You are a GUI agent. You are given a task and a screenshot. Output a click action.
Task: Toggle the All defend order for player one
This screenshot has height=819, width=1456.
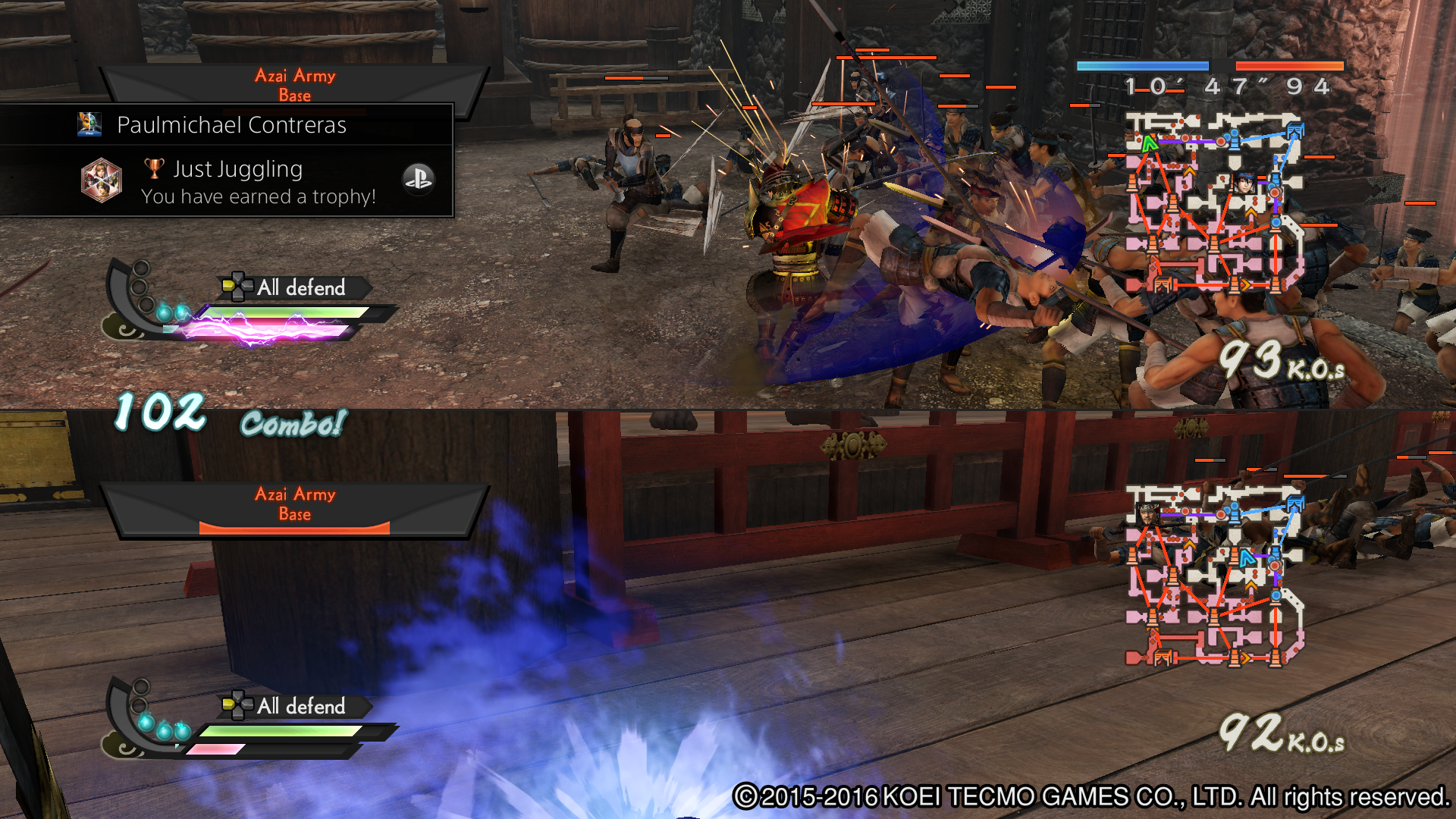click(x=300, y=288)
